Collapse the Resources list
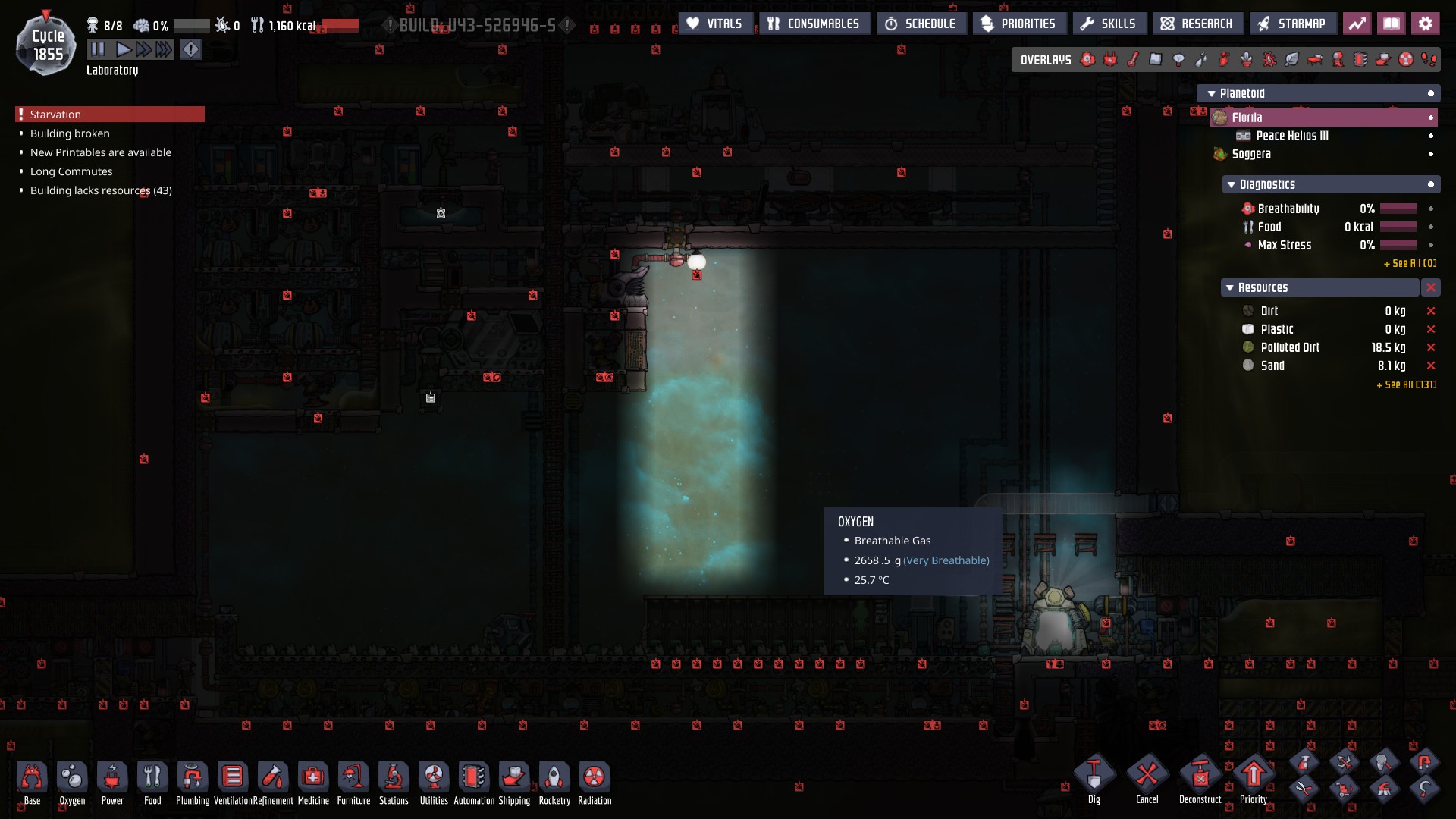Screen dimensions: 1456x819 point(1232,288)
